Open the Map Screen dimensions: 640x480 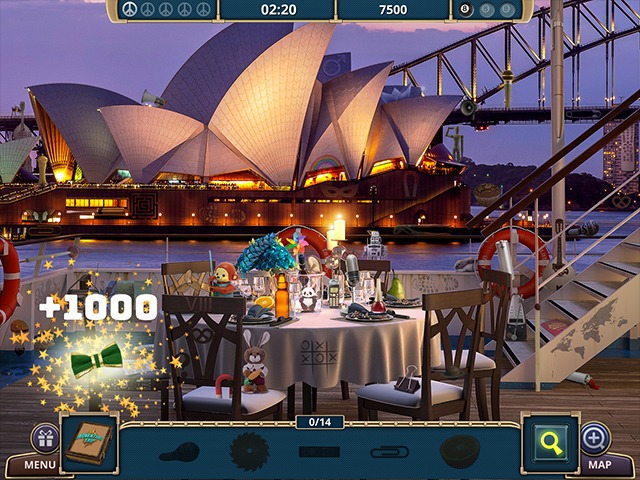pyautogui.click(x=599, y=464)
